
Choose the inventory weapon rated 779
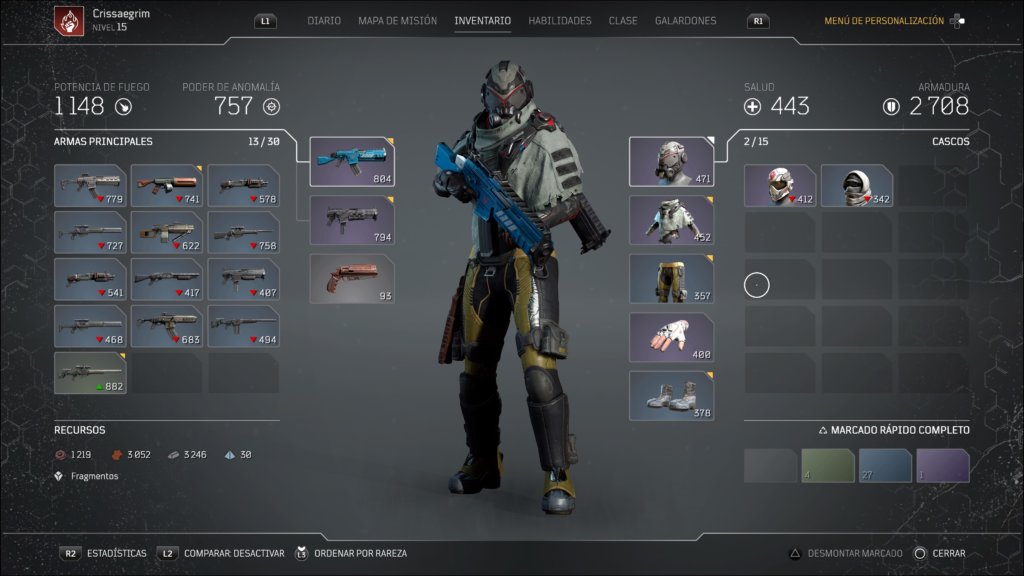coord(90,186)
